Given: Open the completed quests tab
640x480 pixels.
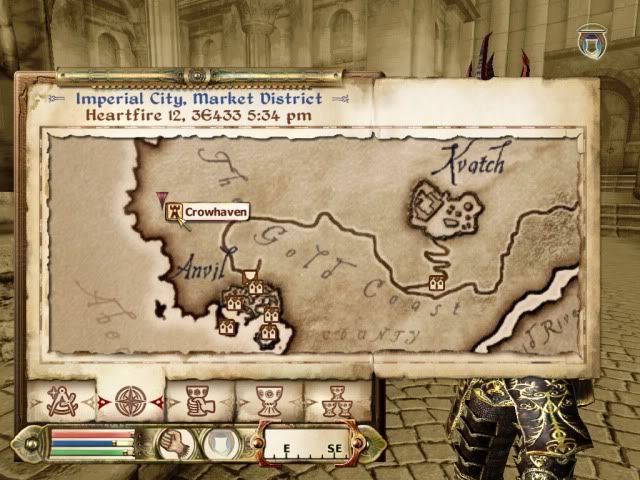Looking at the screenshot, I should [x=335, y=400].
